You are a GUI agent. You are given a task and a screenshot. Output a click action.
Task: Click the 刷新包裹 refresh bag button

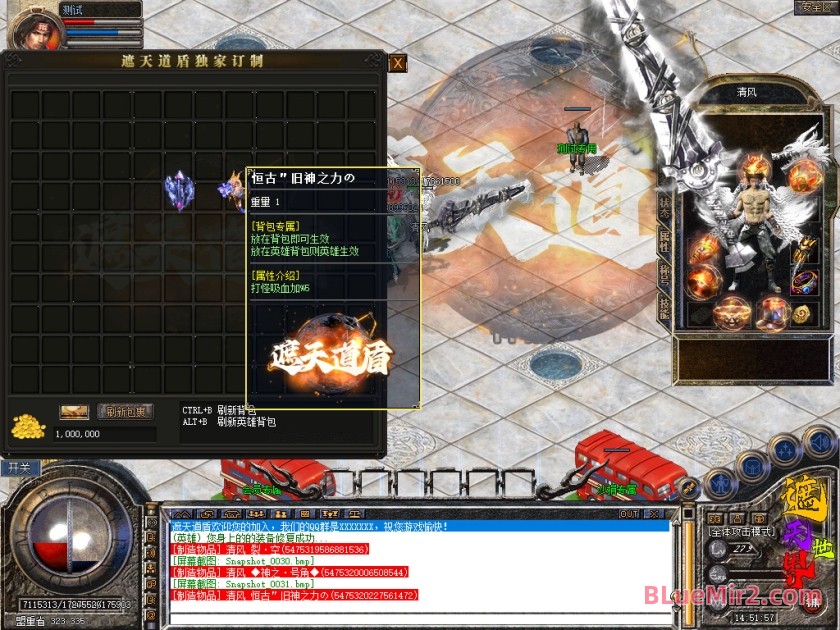[125, 411]
